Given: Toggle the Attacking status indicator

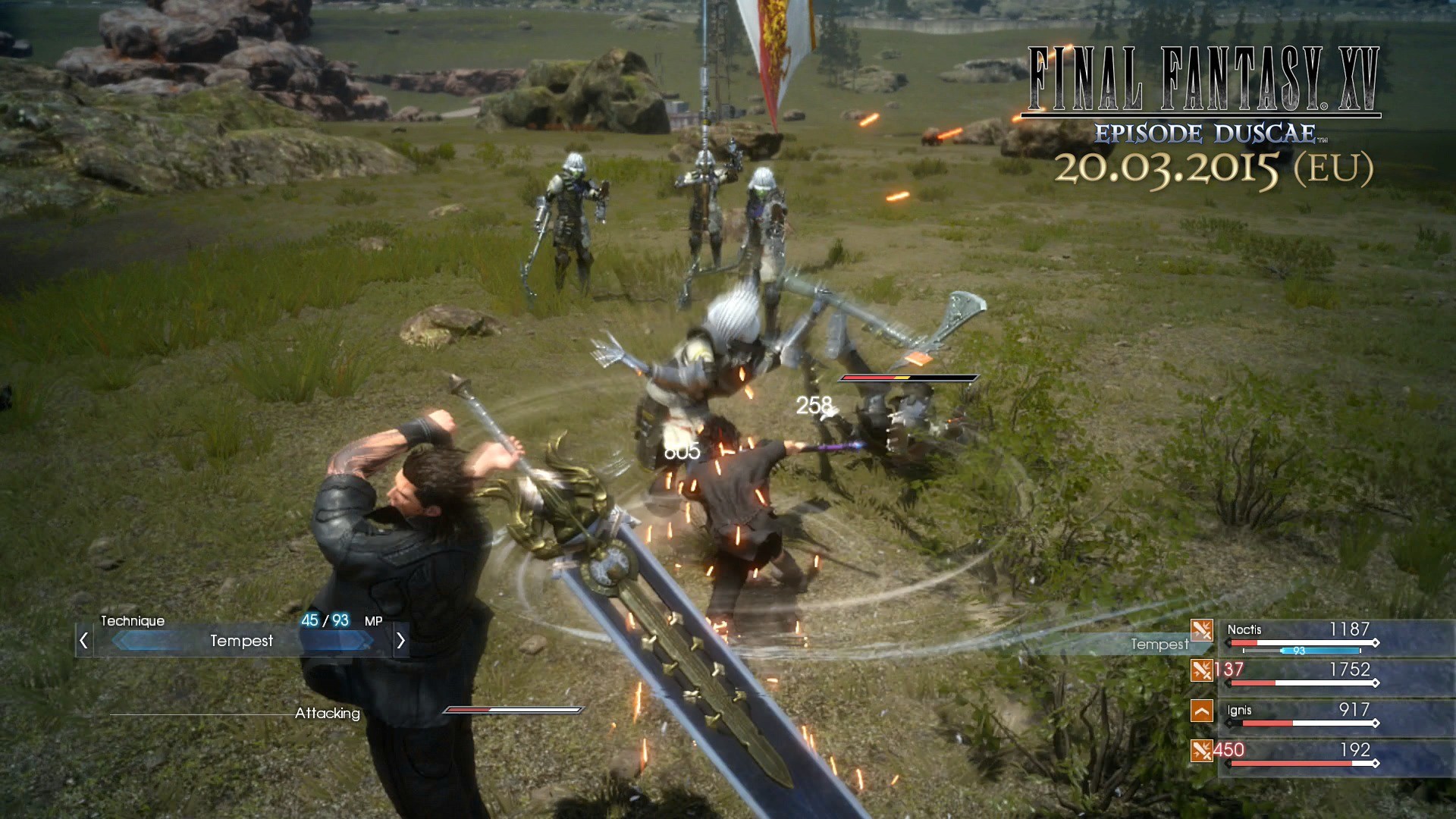Looking at the screenshot, I should pos(328,714).
